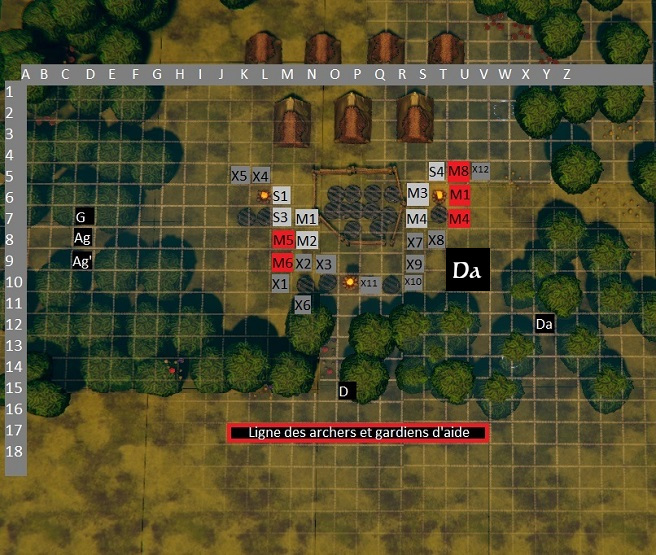Select the G marker
Viewport: 656px width, 555px height.
(83, 216)
